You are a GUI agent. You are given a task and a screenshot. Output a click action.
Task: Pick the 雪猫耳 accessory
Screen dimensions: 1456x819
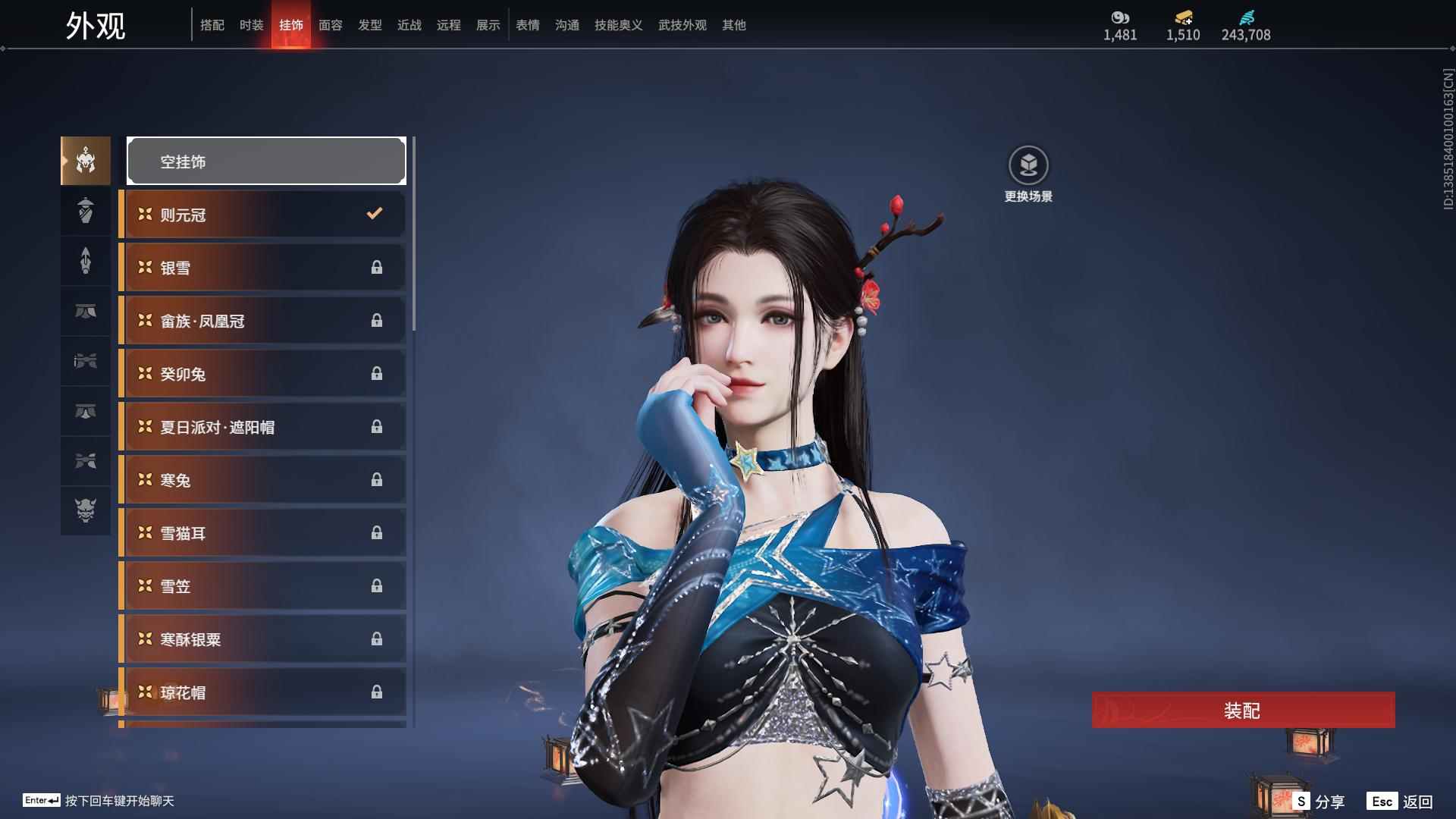[263, 533]
